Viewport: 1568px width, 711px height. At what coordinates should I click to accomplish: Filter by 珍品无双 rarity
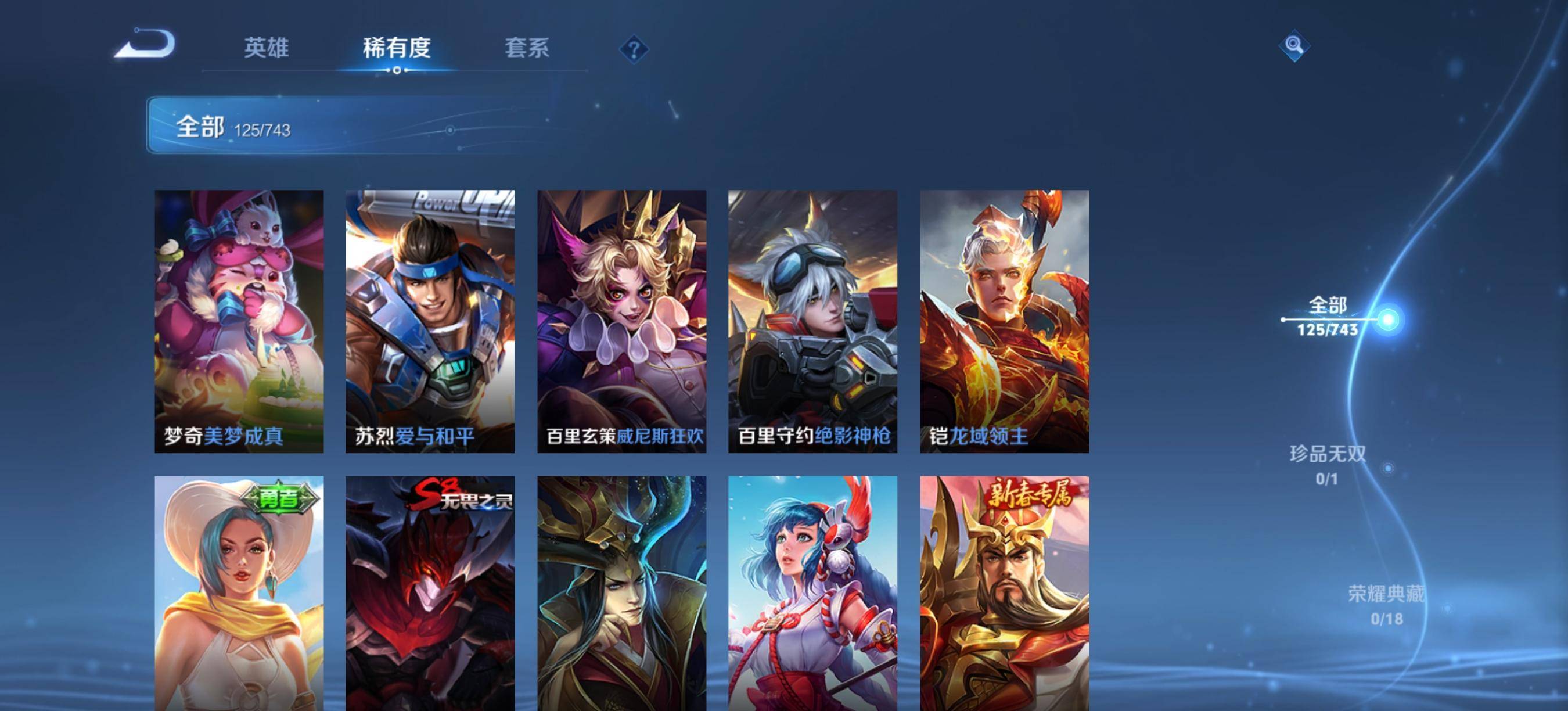pyautogui.click(x=1328, y=465)
